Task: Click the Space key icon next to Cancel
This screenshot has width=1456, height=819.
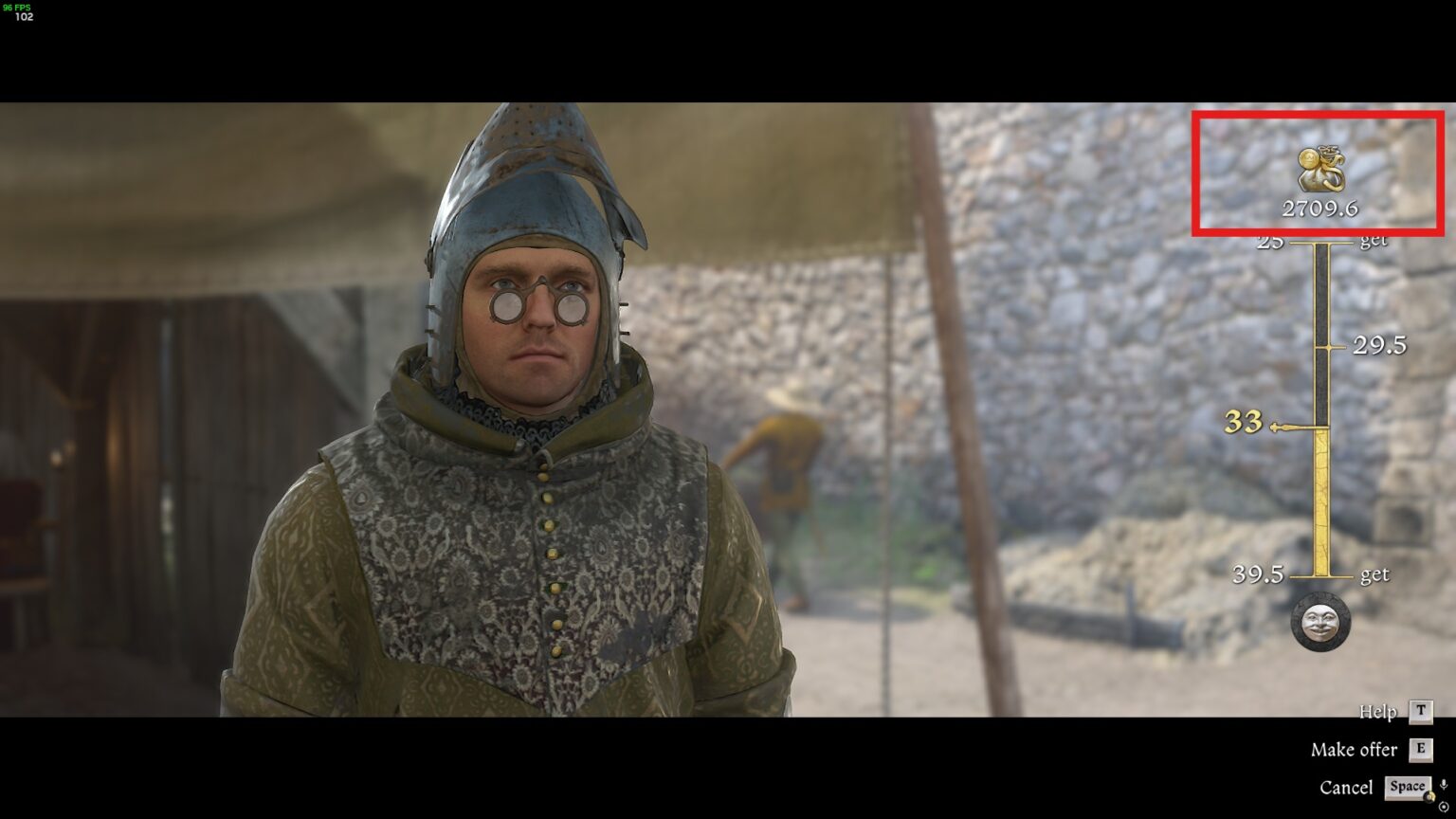Action: pyautogui.click(x=1407, y=787)
